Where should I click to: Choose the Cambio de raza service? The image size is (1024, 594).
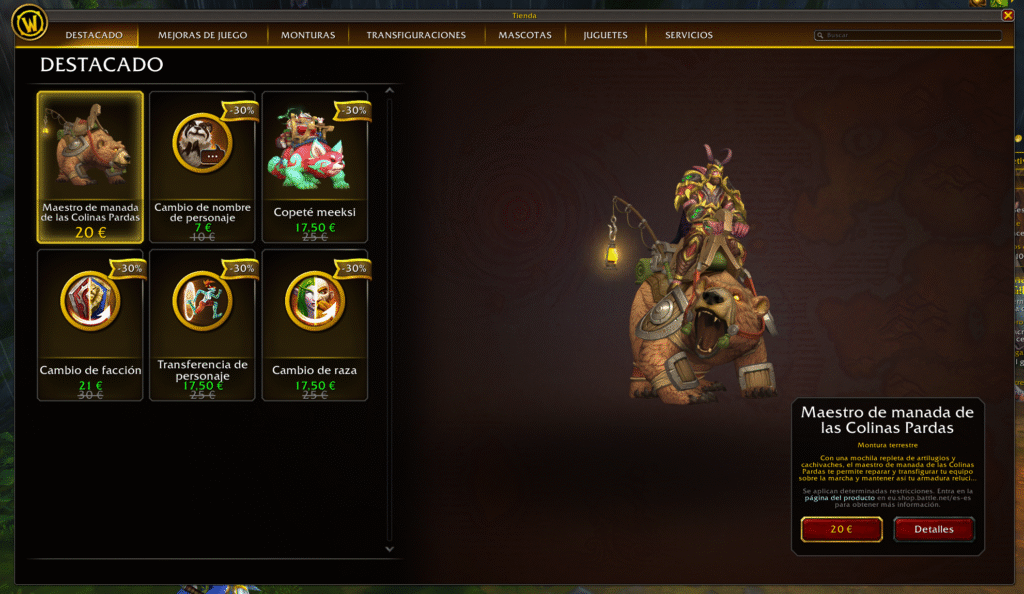click(x=315, y=324)
